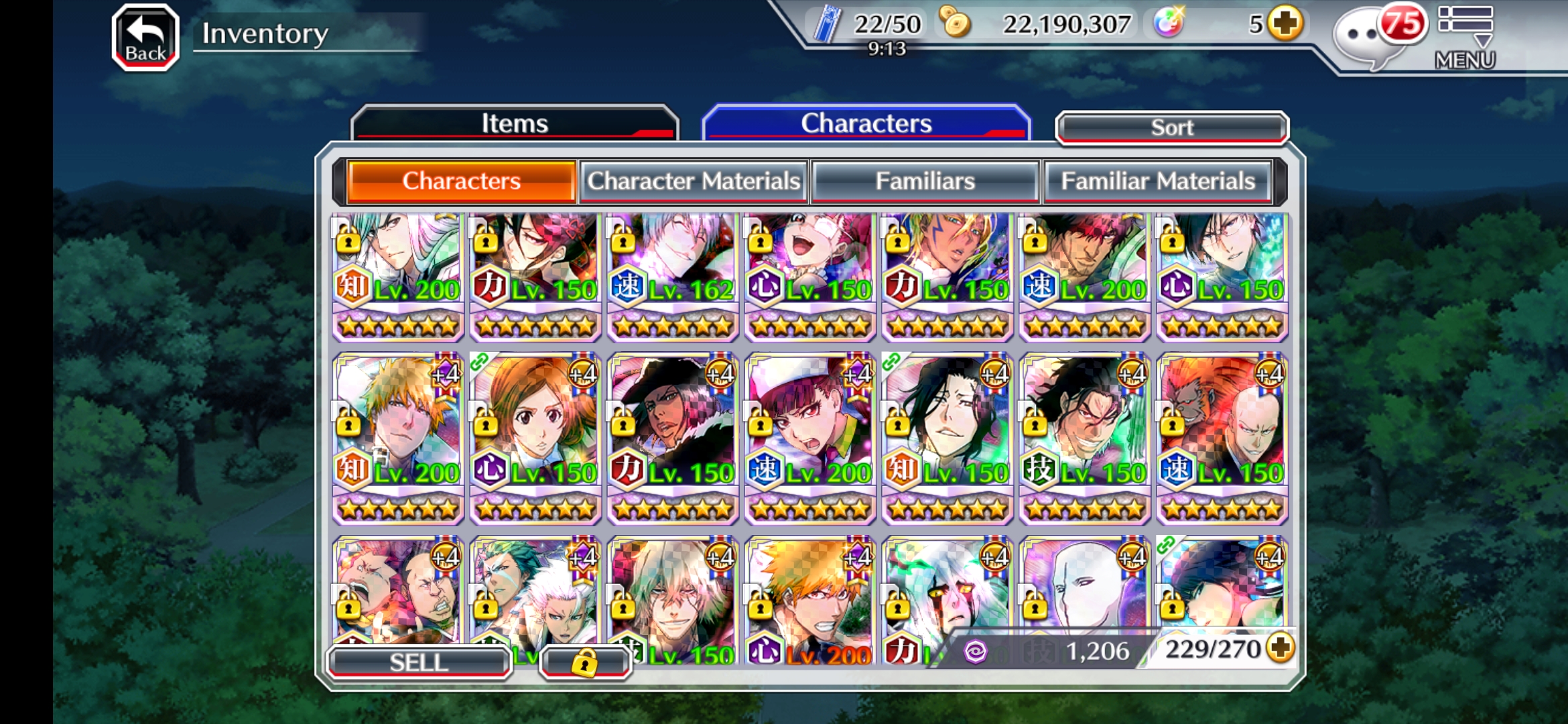Toggle the padlock lock button beside SELL
Image resolution: width=1568 pixels, height=724 pixels.
coord(584,662)
